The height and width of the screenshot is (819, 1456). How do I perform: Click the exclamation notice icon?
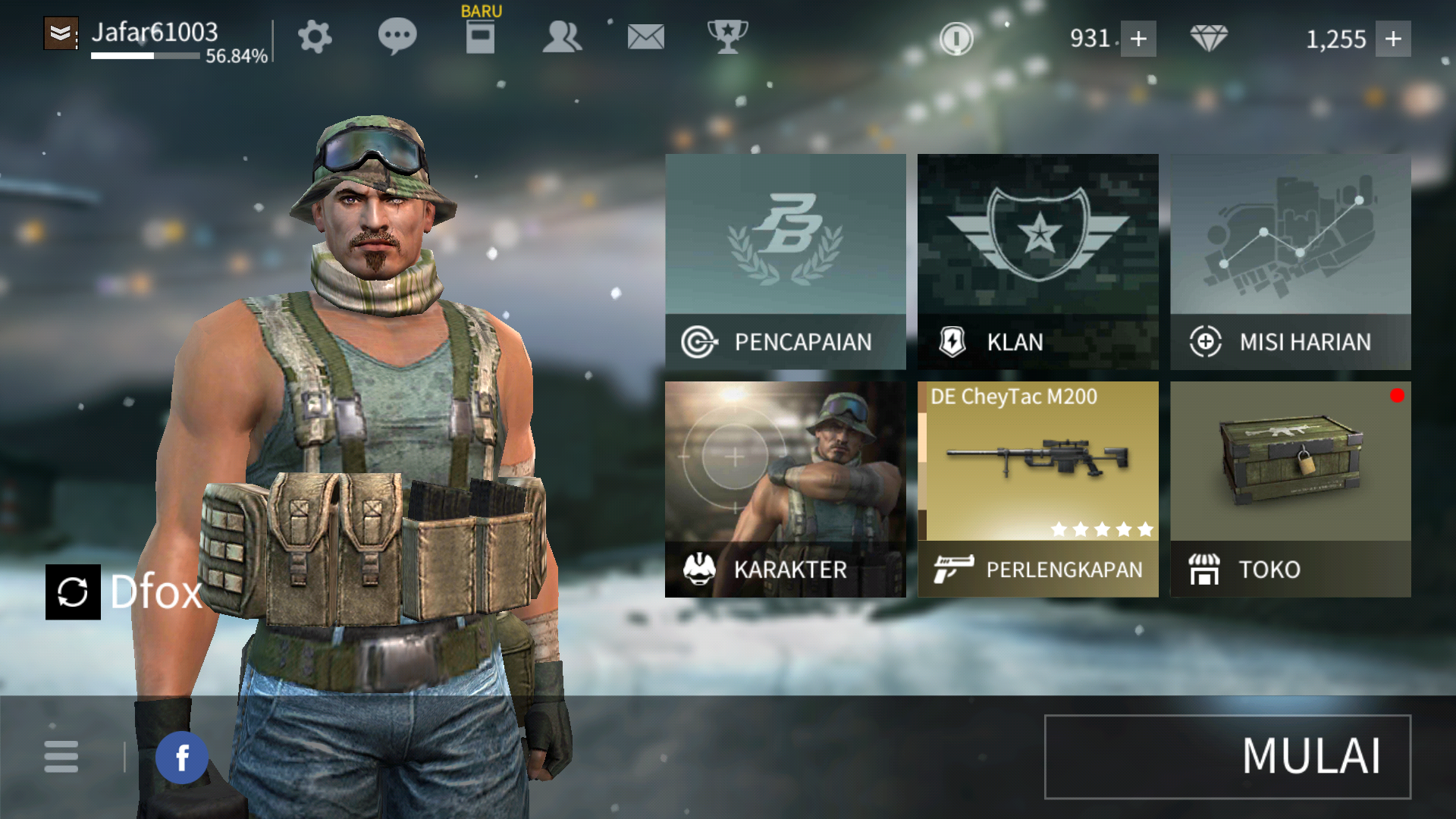click(x=956, y=38)
